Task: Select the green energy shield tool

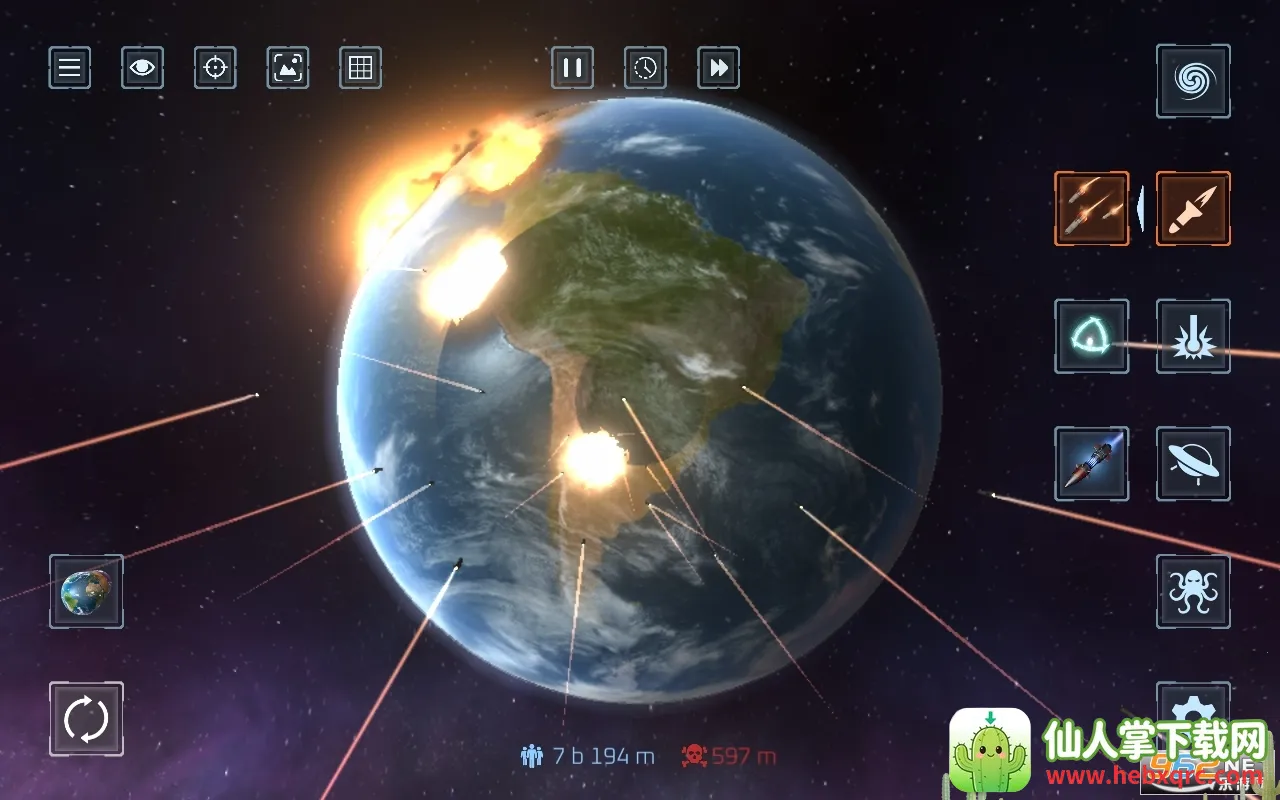Action: tap(1091, 336)
